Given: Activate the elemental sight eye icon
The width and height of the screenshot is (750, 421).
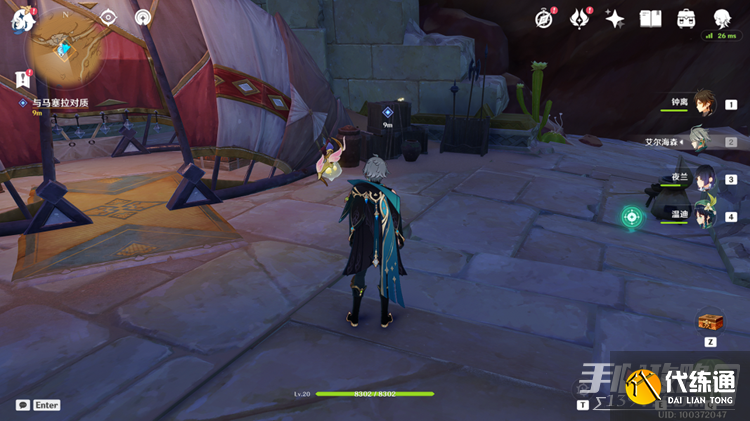Looking at the screenshot, I should [x=109, y=17].
